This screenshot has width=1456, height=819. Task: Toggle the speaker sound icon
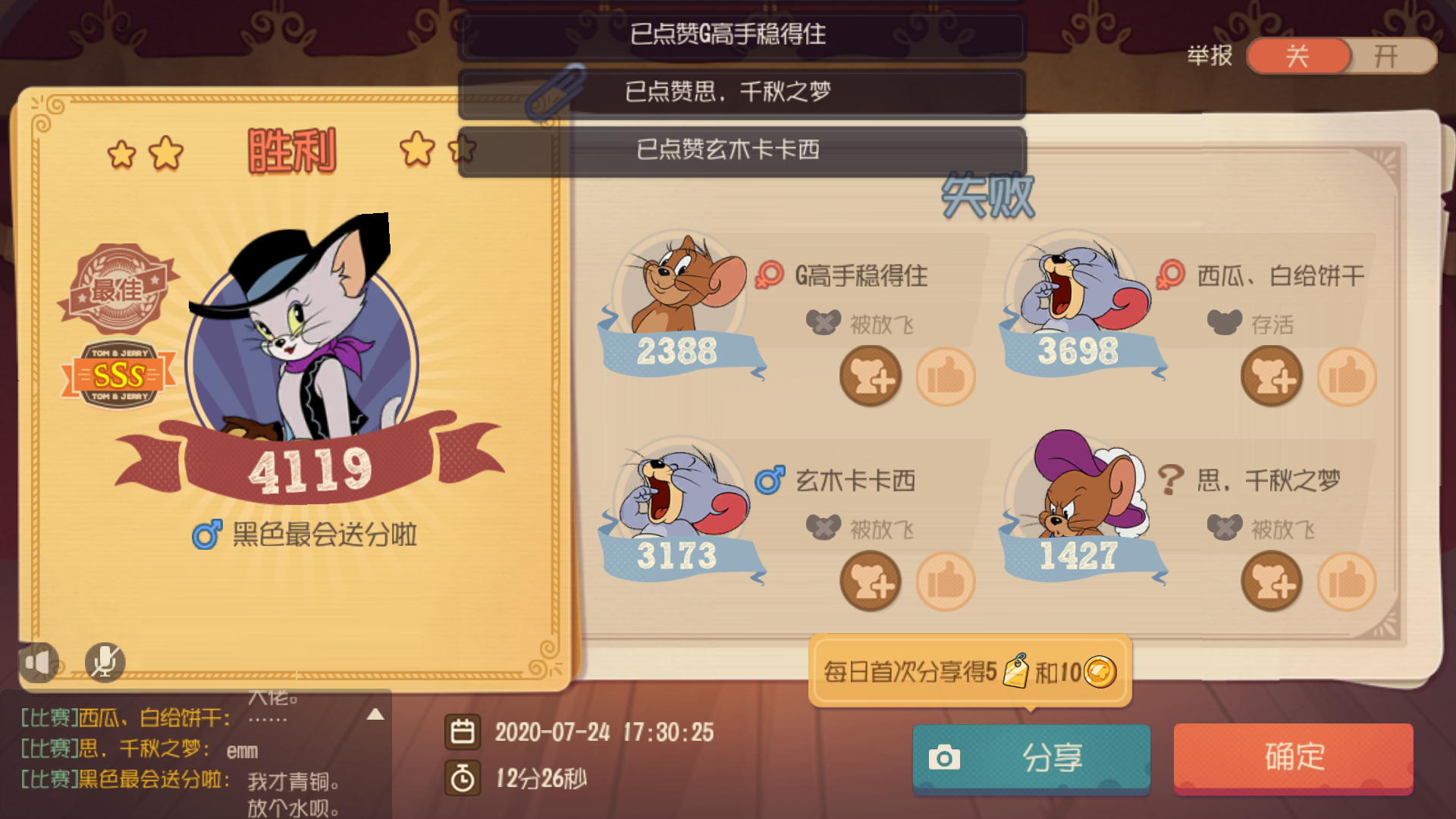[x=39, y=661]
